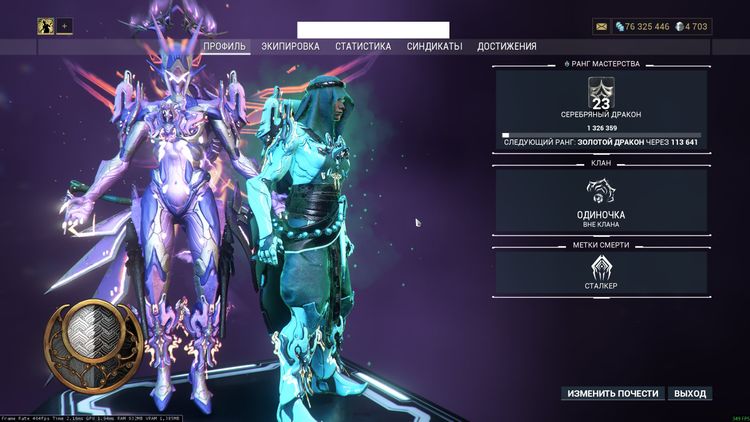Viewport: 750px width, 422px height.
Task: Select the Серебряный Дракон mastery rank panel
Action: click(601, 110)
